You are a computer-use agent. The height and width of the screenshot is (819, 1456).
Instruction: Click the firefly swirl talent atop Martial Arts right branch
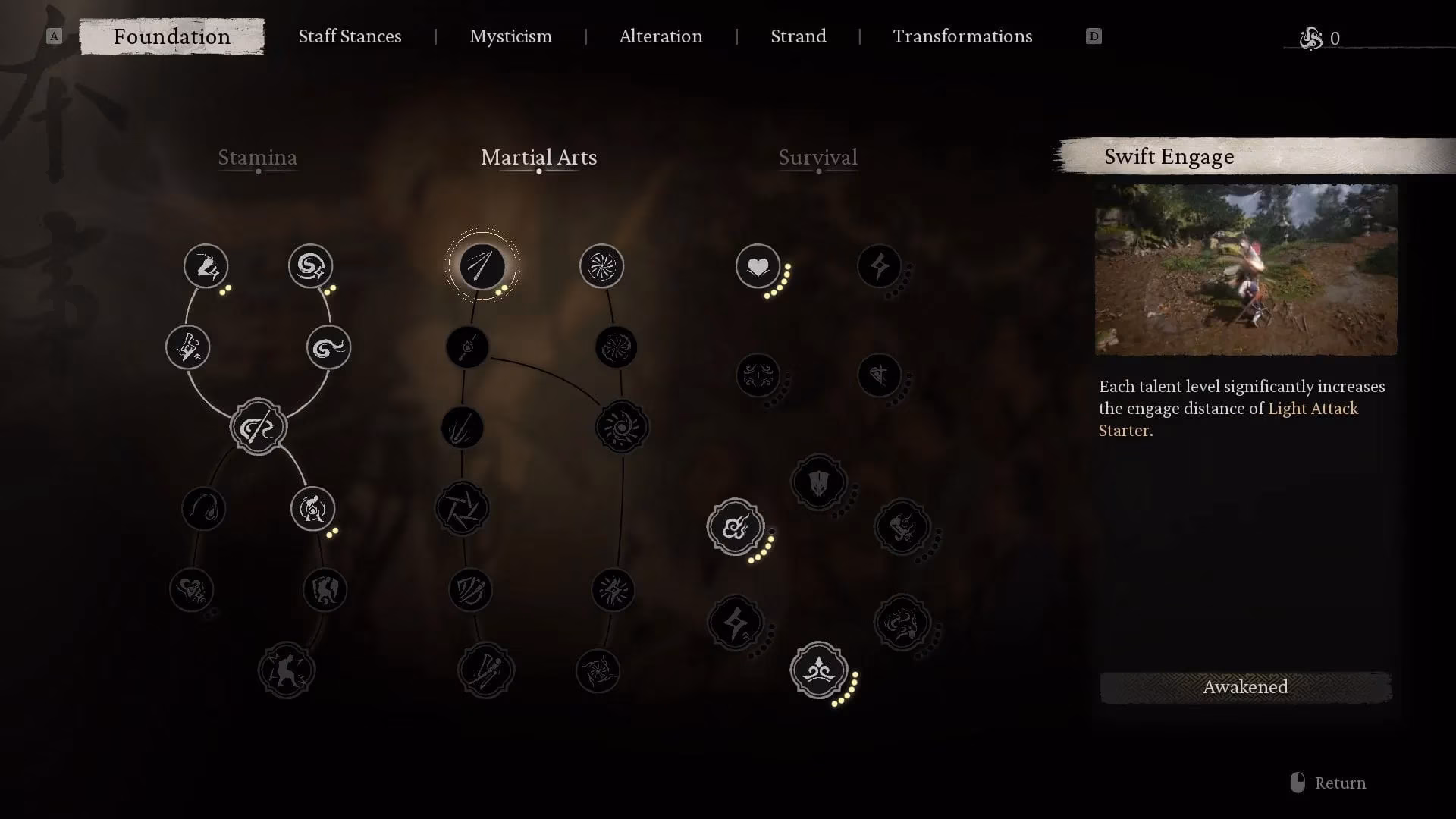click(602, 265)
